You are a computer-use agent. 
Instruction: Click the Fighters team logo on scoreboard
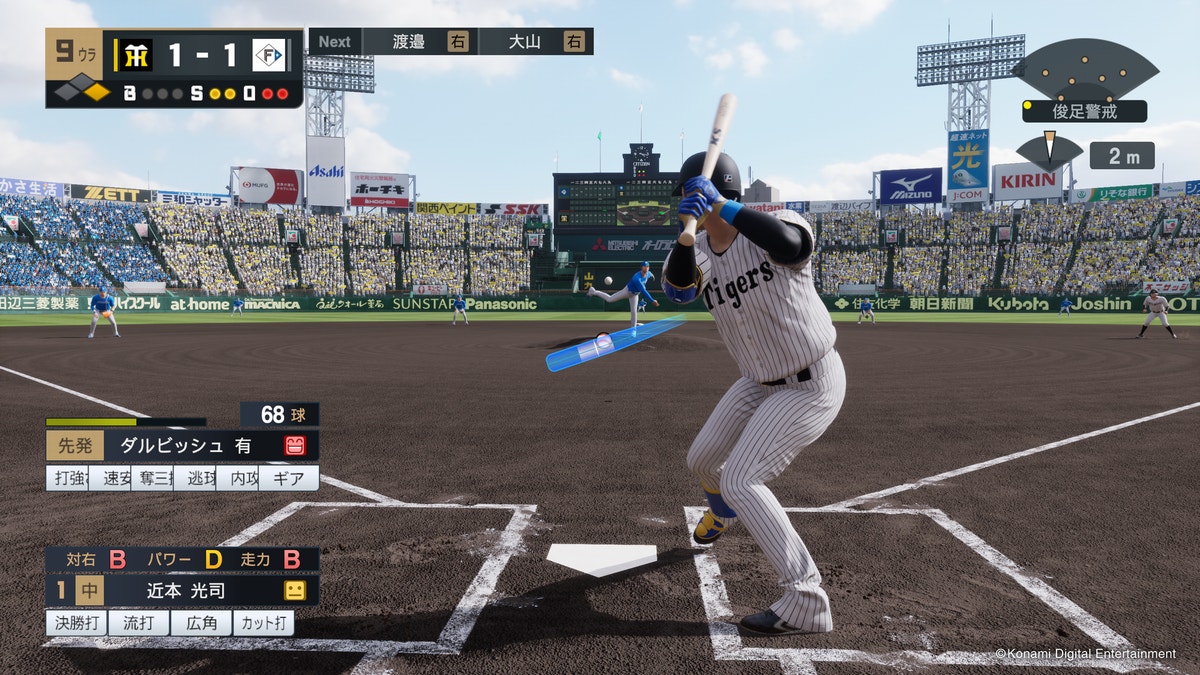pos(268,55)
